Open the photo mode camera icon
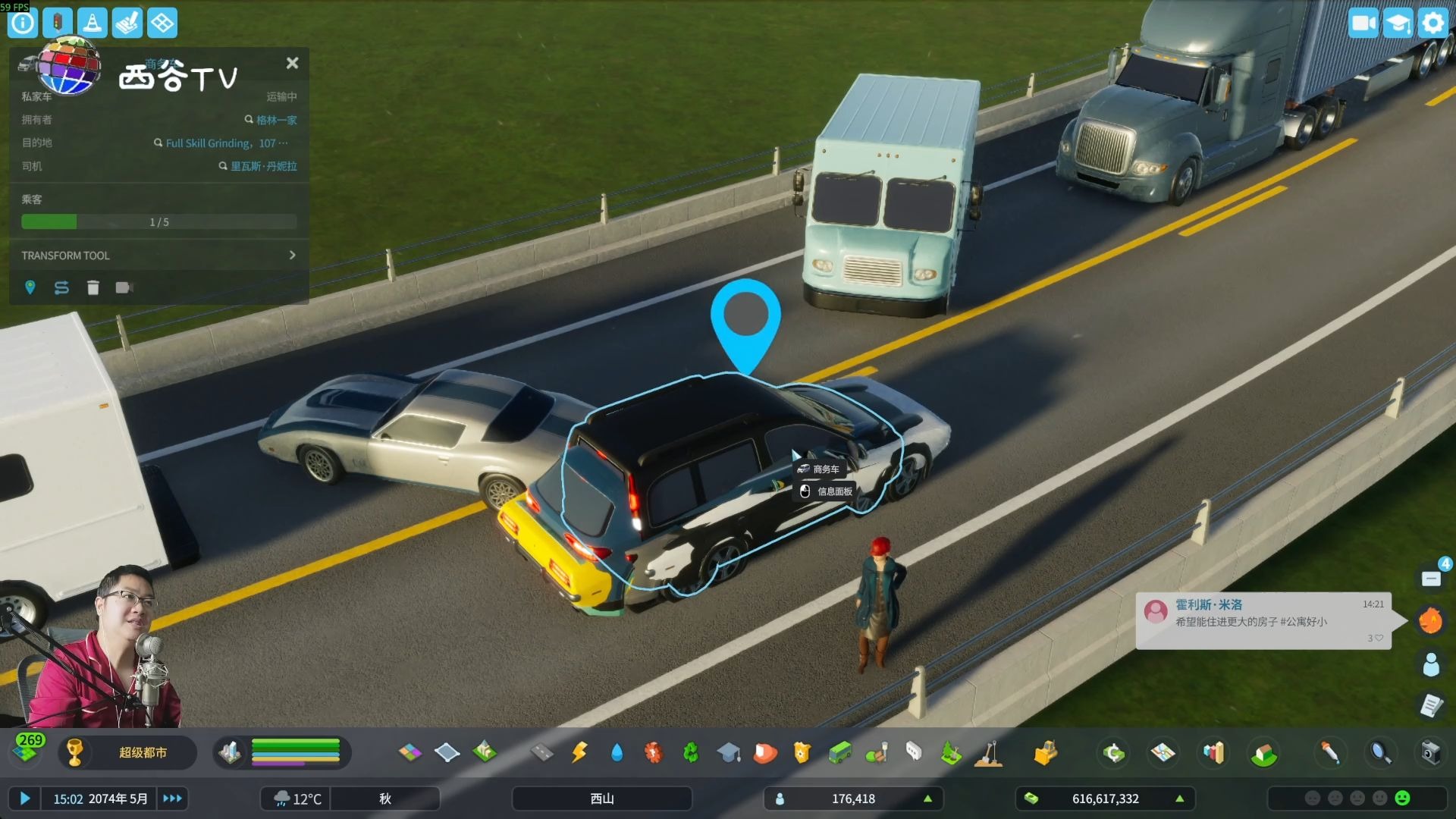This screenshot has width=1456, height=819. (1429, 752)
